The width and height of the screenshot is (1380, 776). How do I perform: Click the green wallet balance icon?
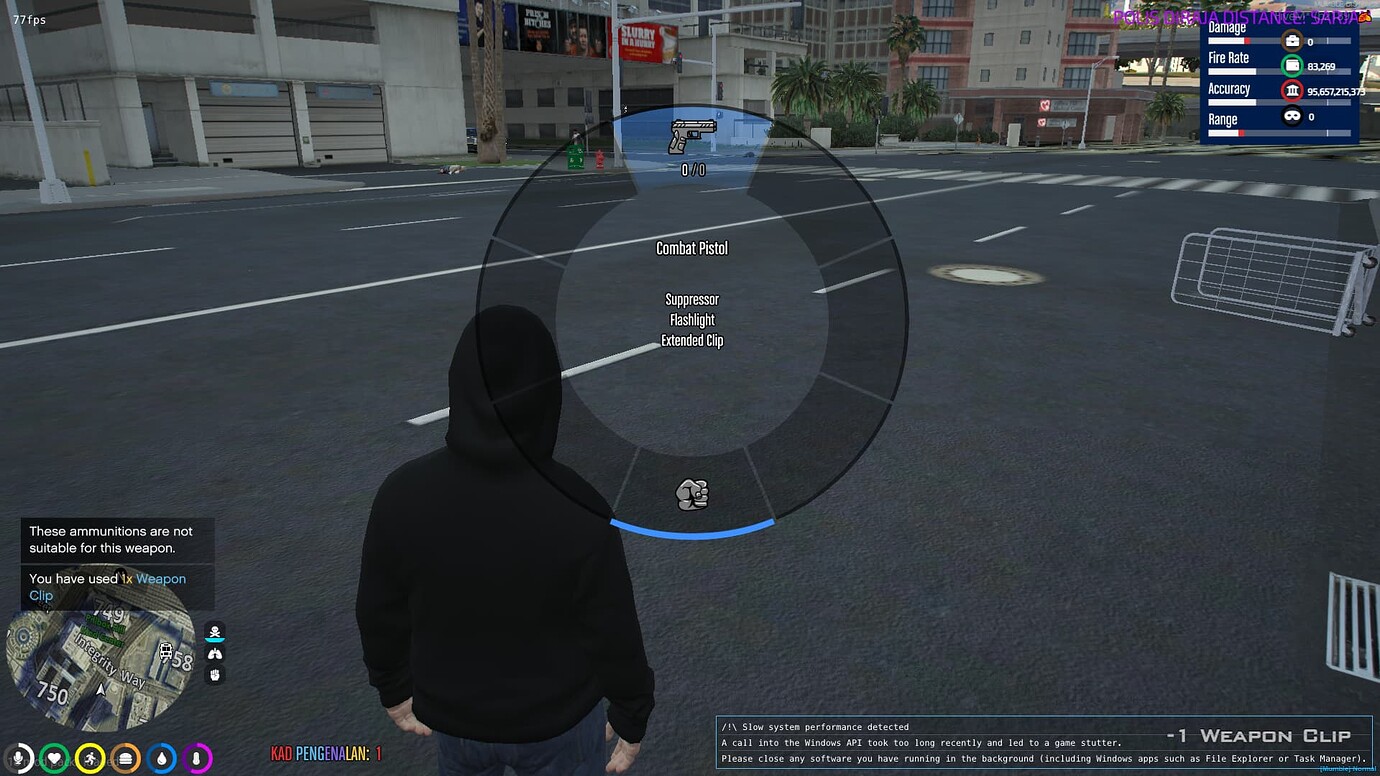tap(1292, 66)
